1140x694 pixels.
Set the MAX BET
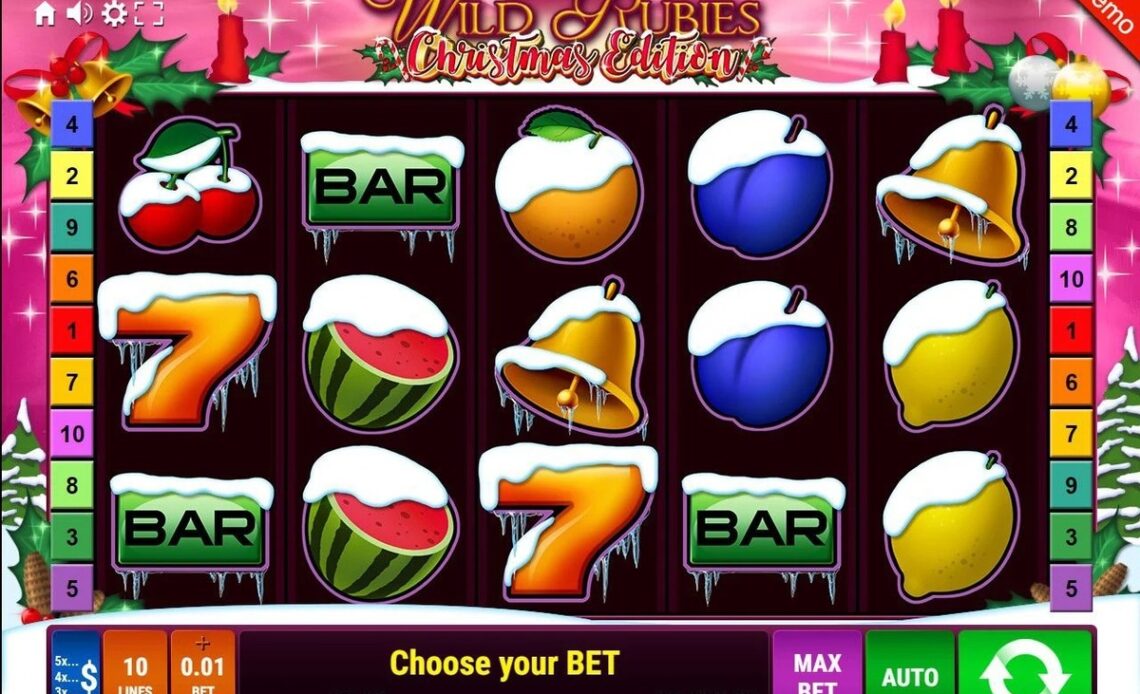(x=816, y=666)
